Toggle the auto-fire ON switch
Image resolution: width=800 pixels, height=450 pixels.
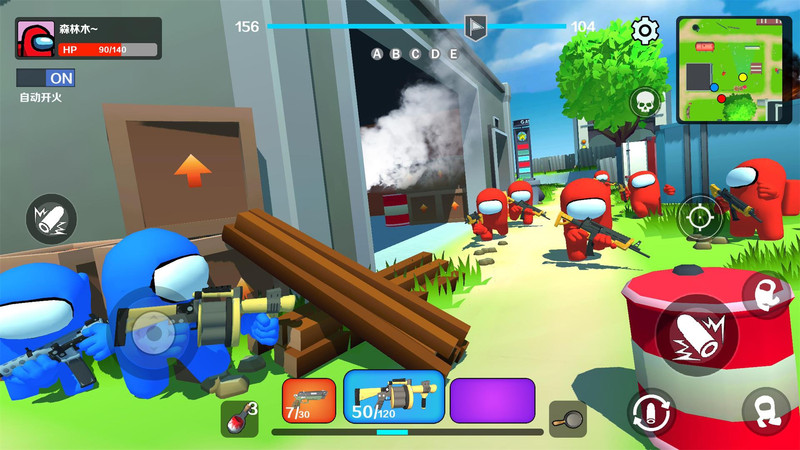point(46,77)
